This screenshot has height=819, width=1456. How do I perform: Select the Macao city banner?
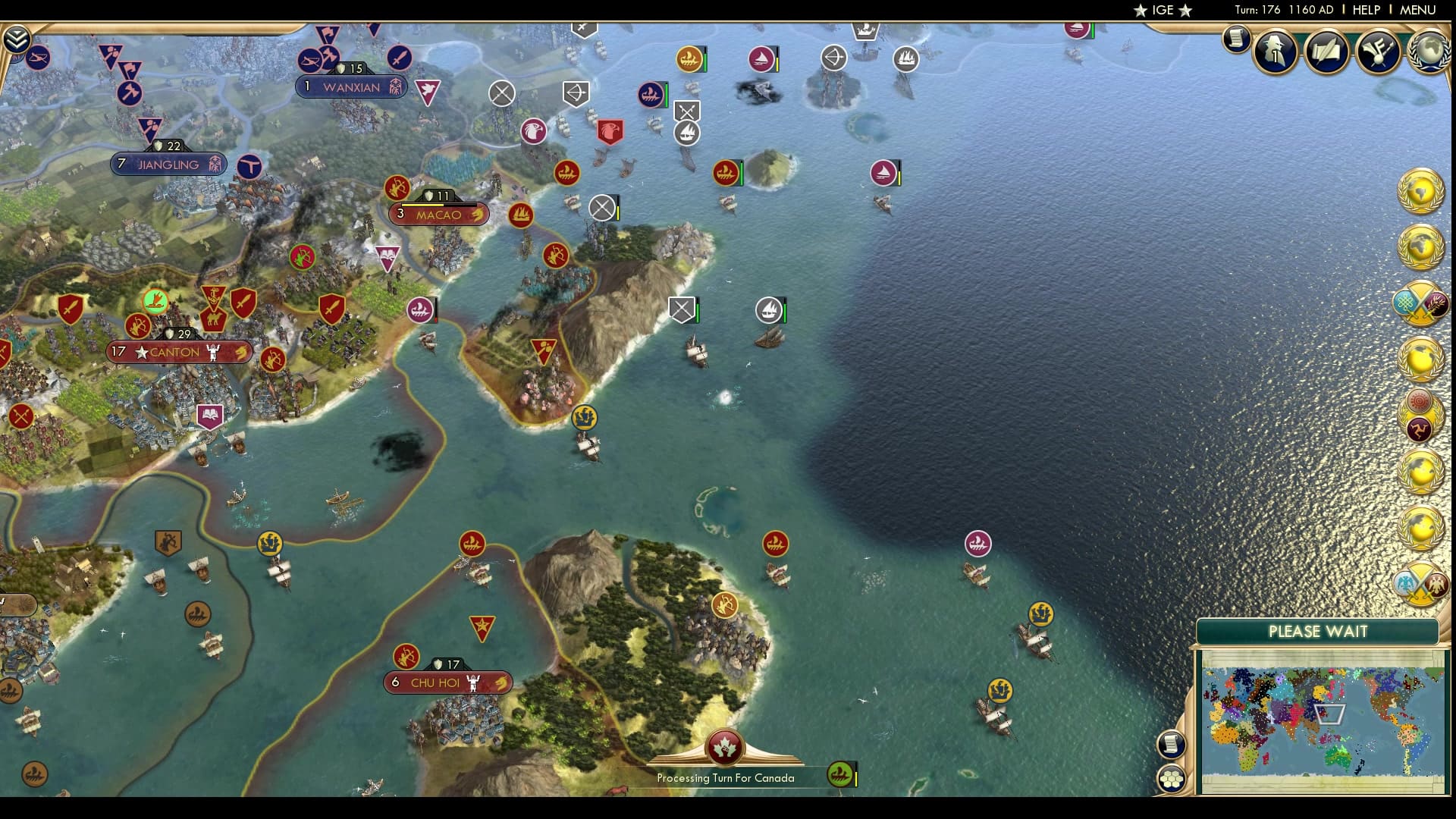tap(438, 215)
